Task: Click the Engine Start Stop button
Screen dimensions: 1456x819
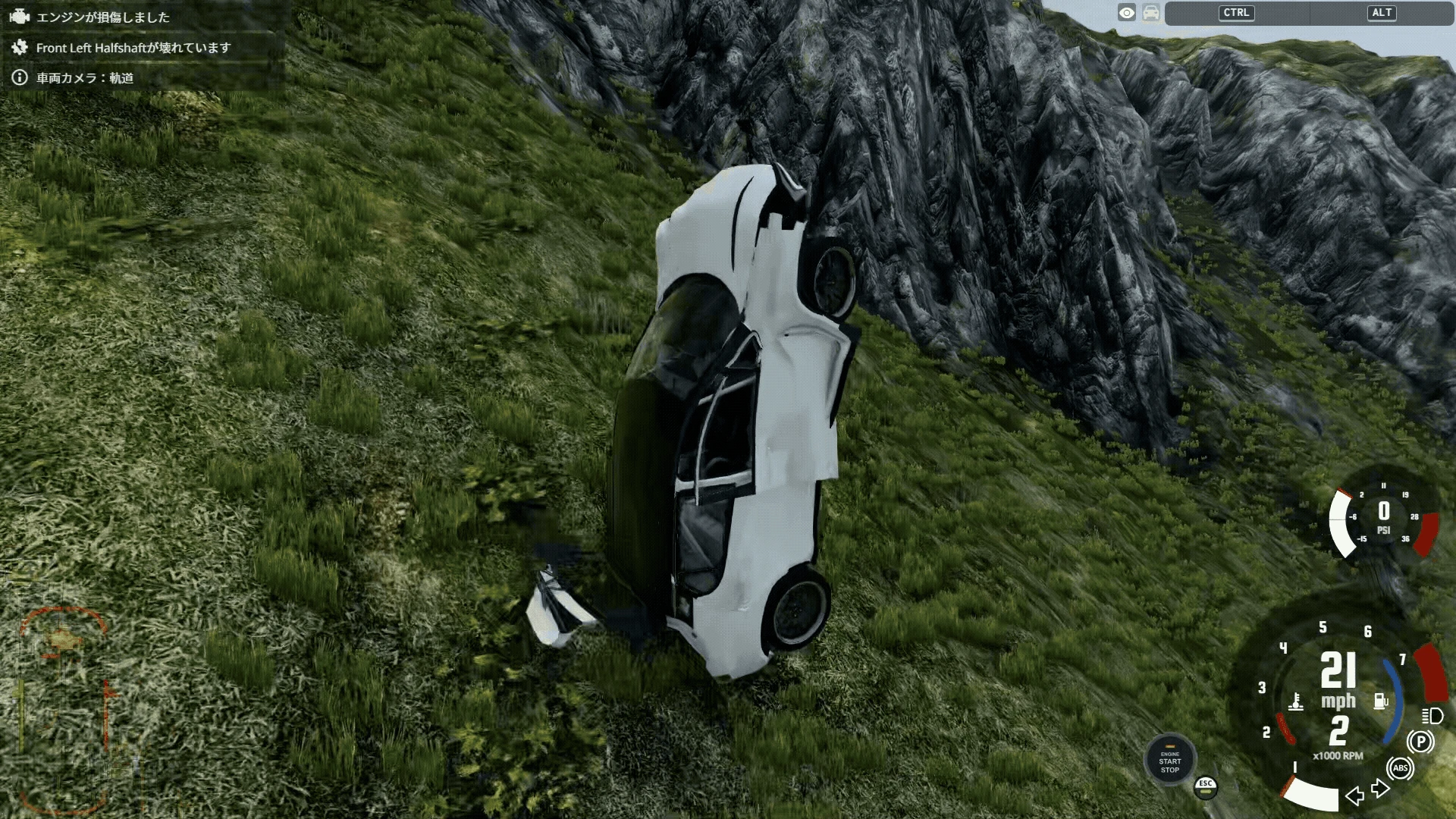Action: click(x=1169, y=761)
